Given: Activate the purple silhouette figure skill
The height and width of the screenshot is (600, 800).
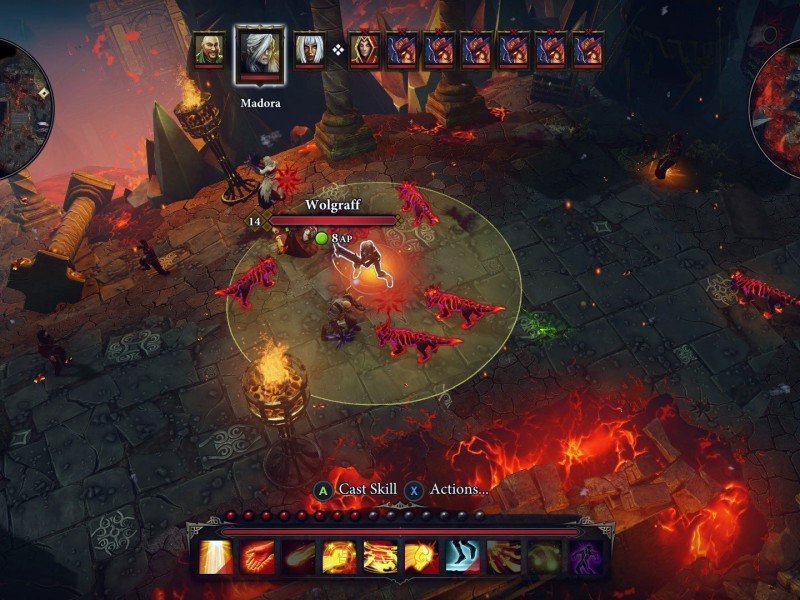Looking at the screenshot, I should [585, 557].
